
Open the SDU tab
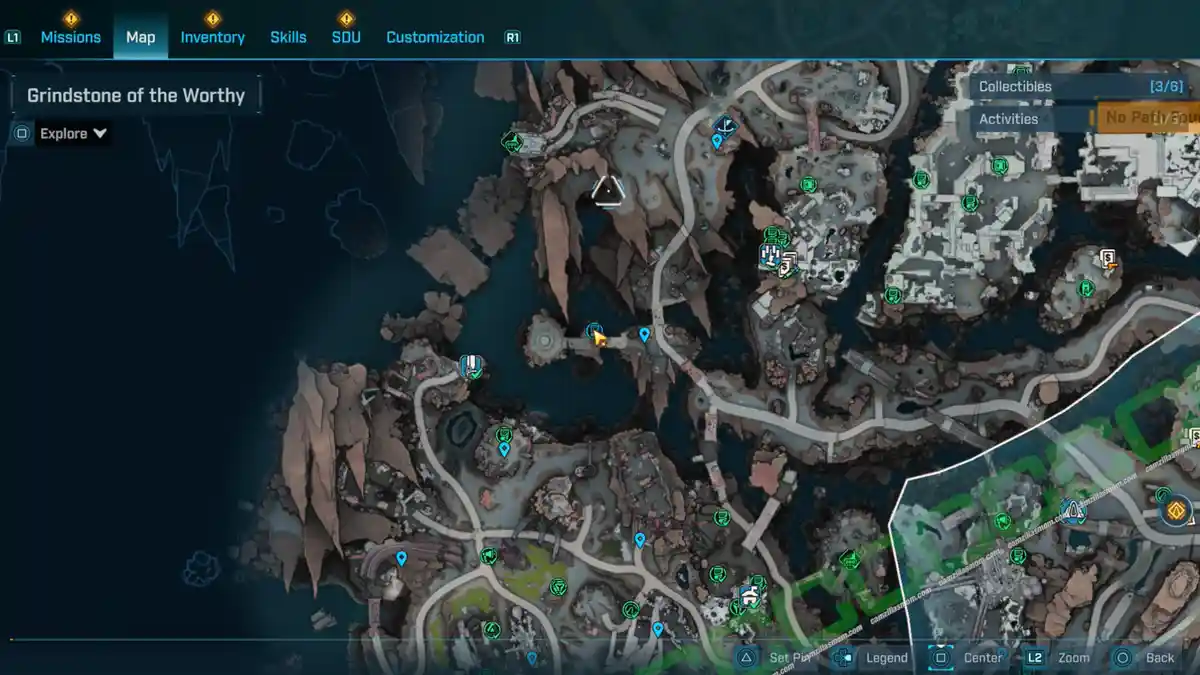tap(346, 37)
